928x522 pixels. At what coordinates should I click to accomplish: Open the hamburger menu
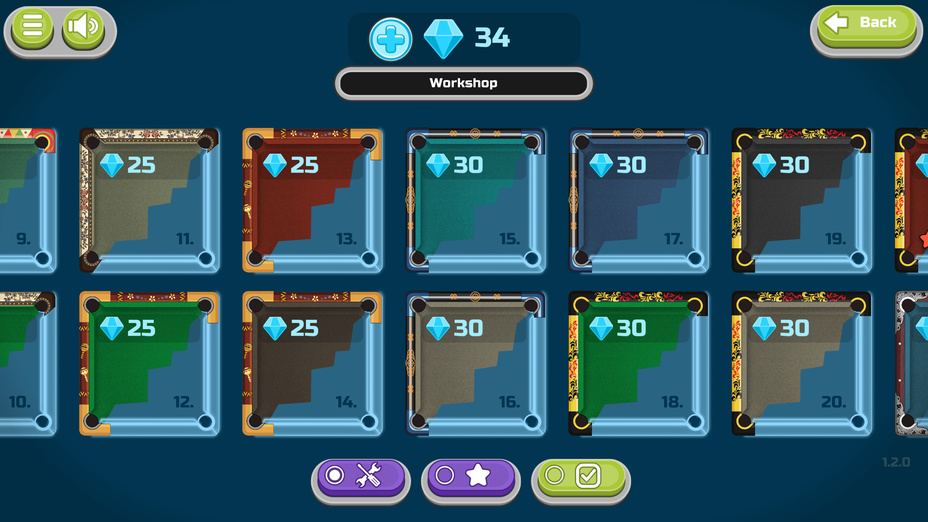point(32,27)
